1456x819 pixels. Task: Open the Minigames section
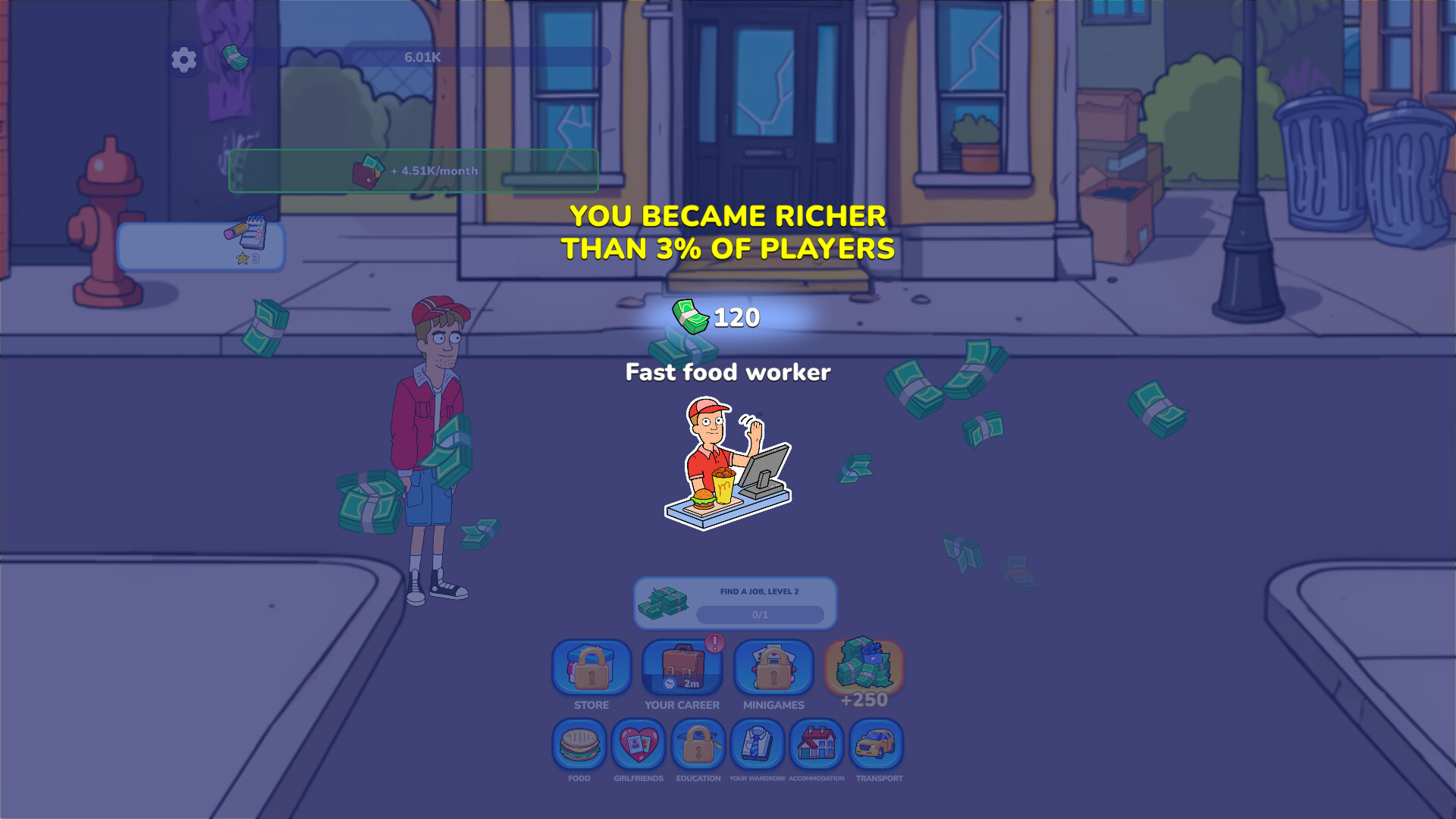pyautogui.click(x=772, y=670)
